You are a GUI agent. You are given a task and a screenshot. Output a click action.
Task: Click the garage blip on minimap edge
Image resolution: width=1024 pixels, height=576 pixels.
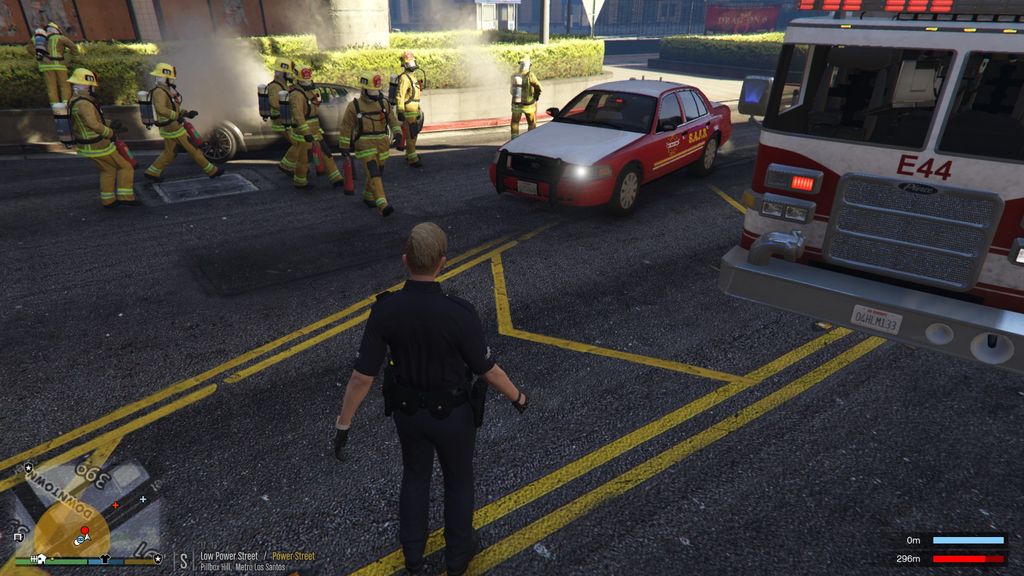point(17,537)
